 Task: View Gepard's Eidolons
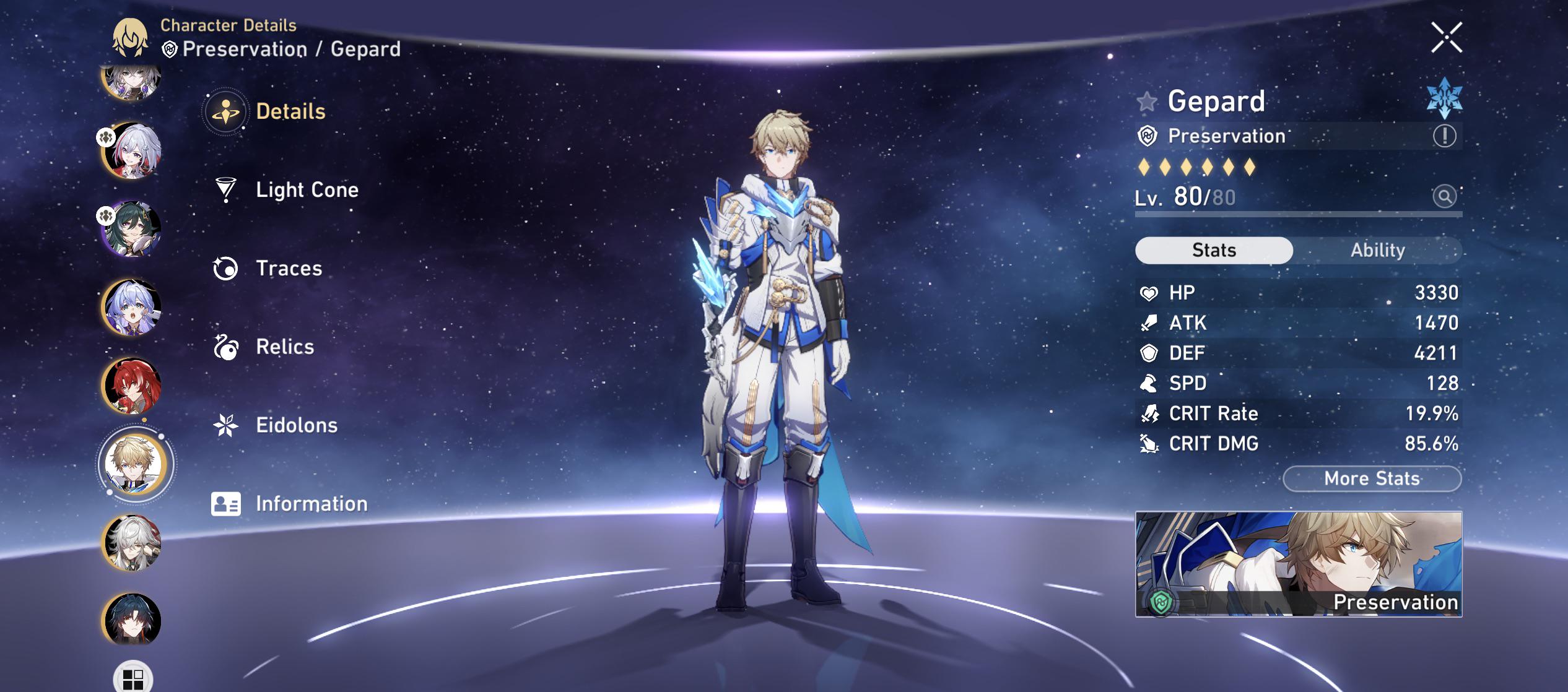(296, 425)
